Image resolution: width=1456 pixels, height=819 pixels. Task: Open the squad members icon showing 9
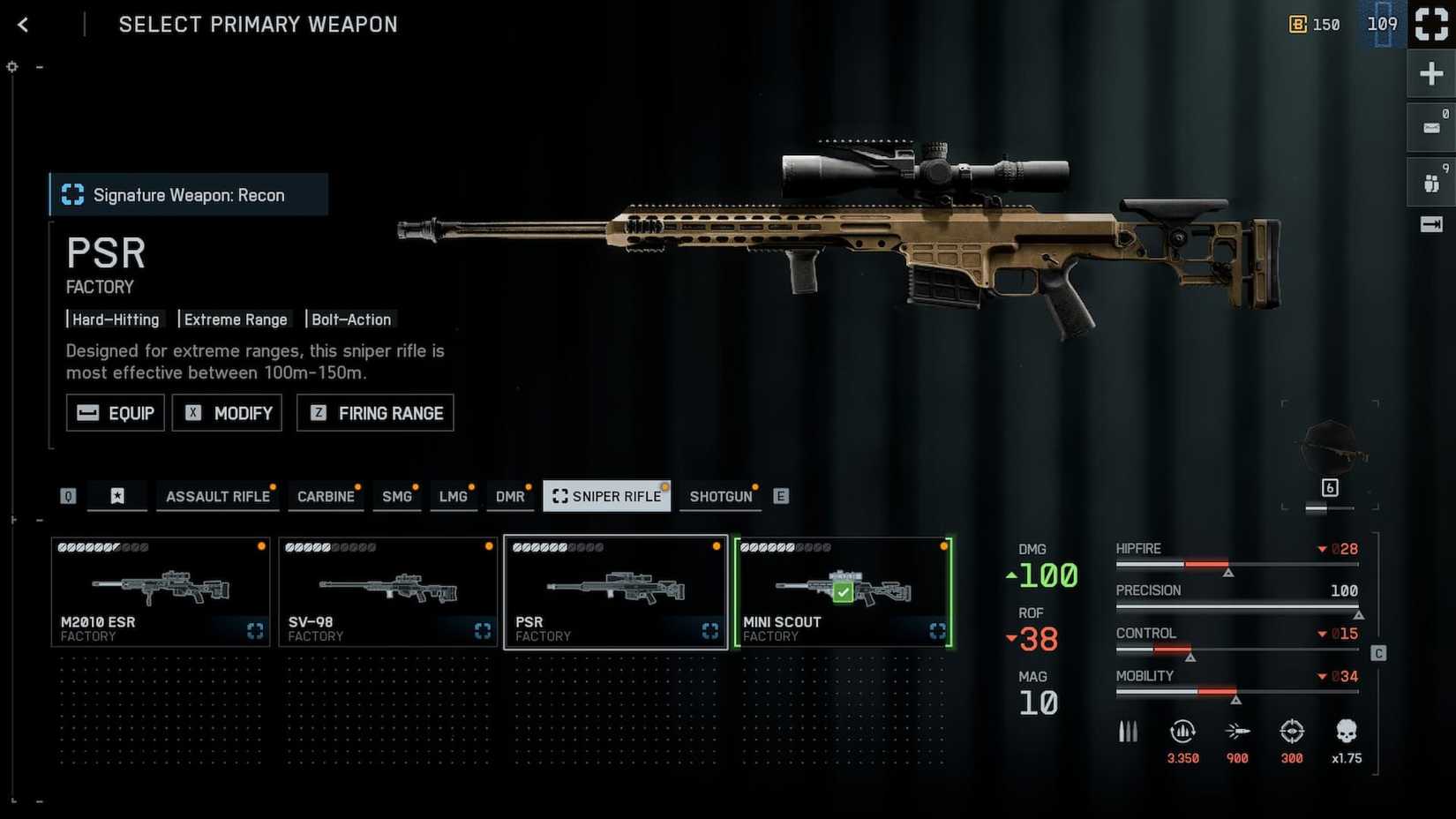point(1430,181)
